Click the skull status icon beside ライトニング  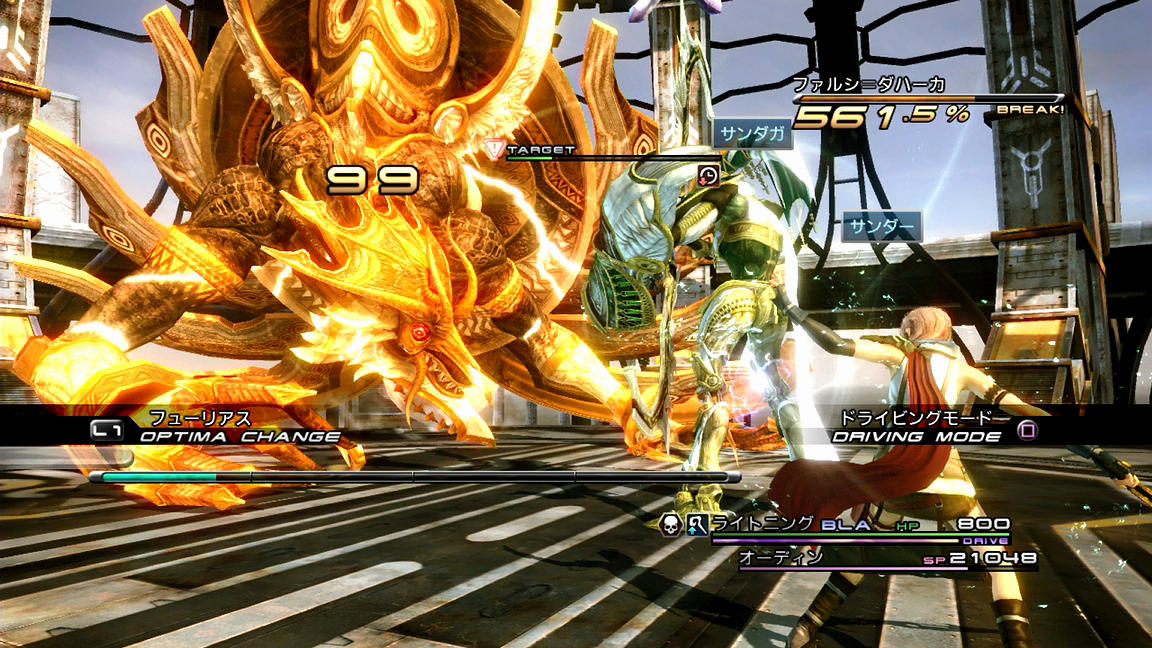pyautogui.click(x=670, y=523)
